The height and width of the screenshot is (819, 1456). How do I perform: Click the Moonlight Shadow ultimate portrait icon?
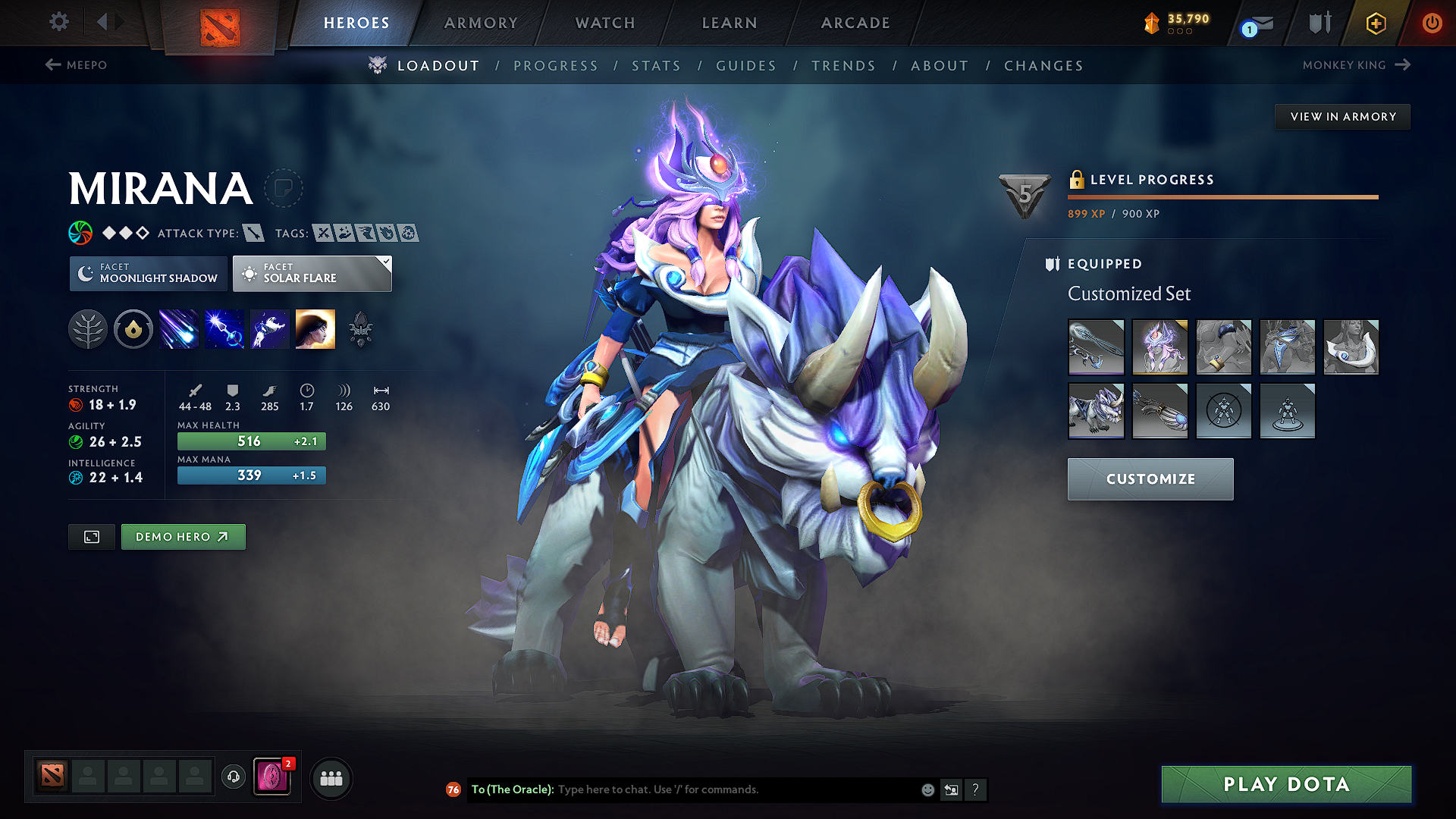pyautogui.click(x=315, y=328)
